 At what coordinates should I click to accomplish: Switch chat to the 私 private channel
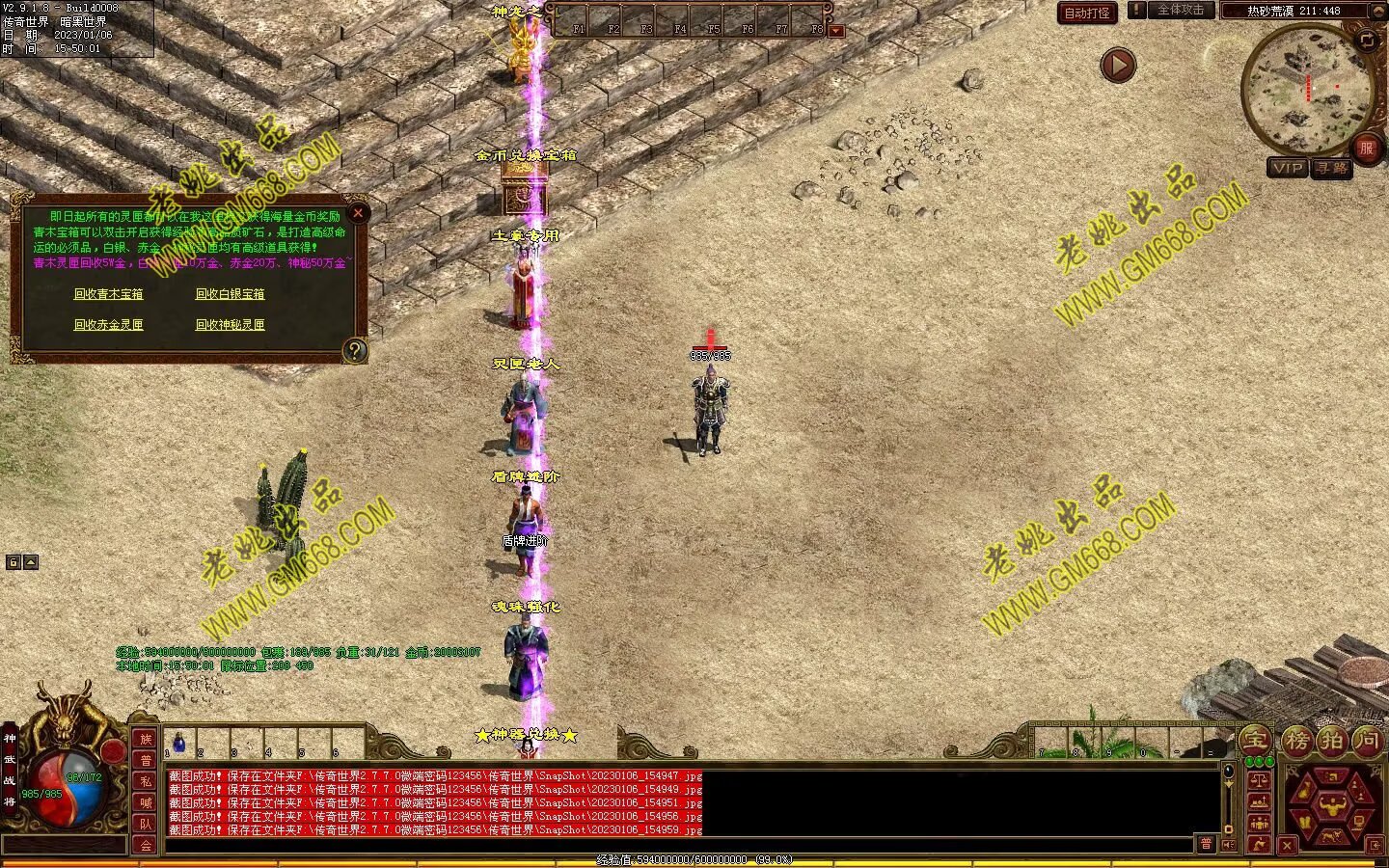point(146,781)
